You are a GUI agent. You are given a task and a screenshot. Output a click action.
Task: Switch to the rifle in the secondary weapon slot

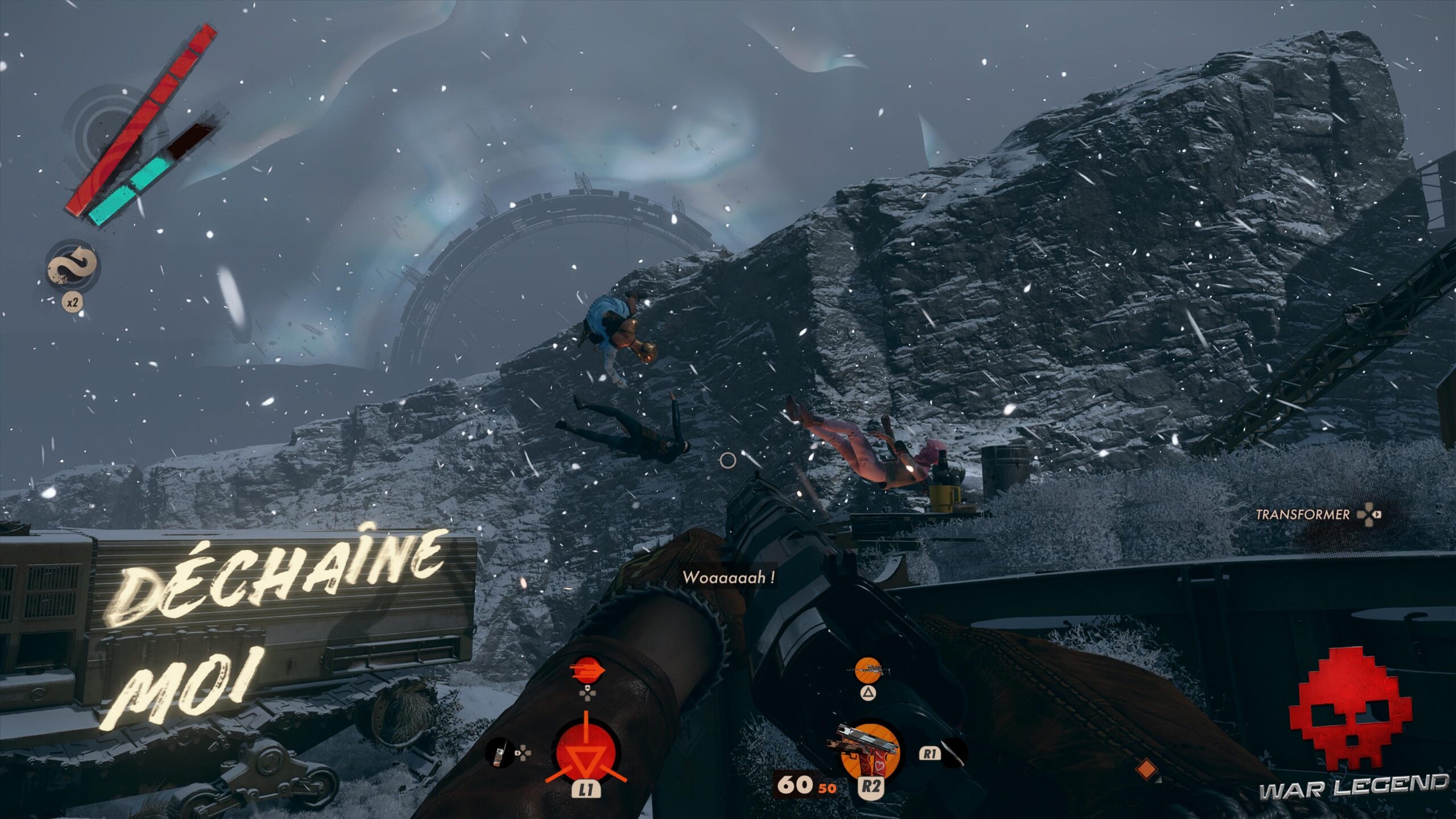click(868, 669)
